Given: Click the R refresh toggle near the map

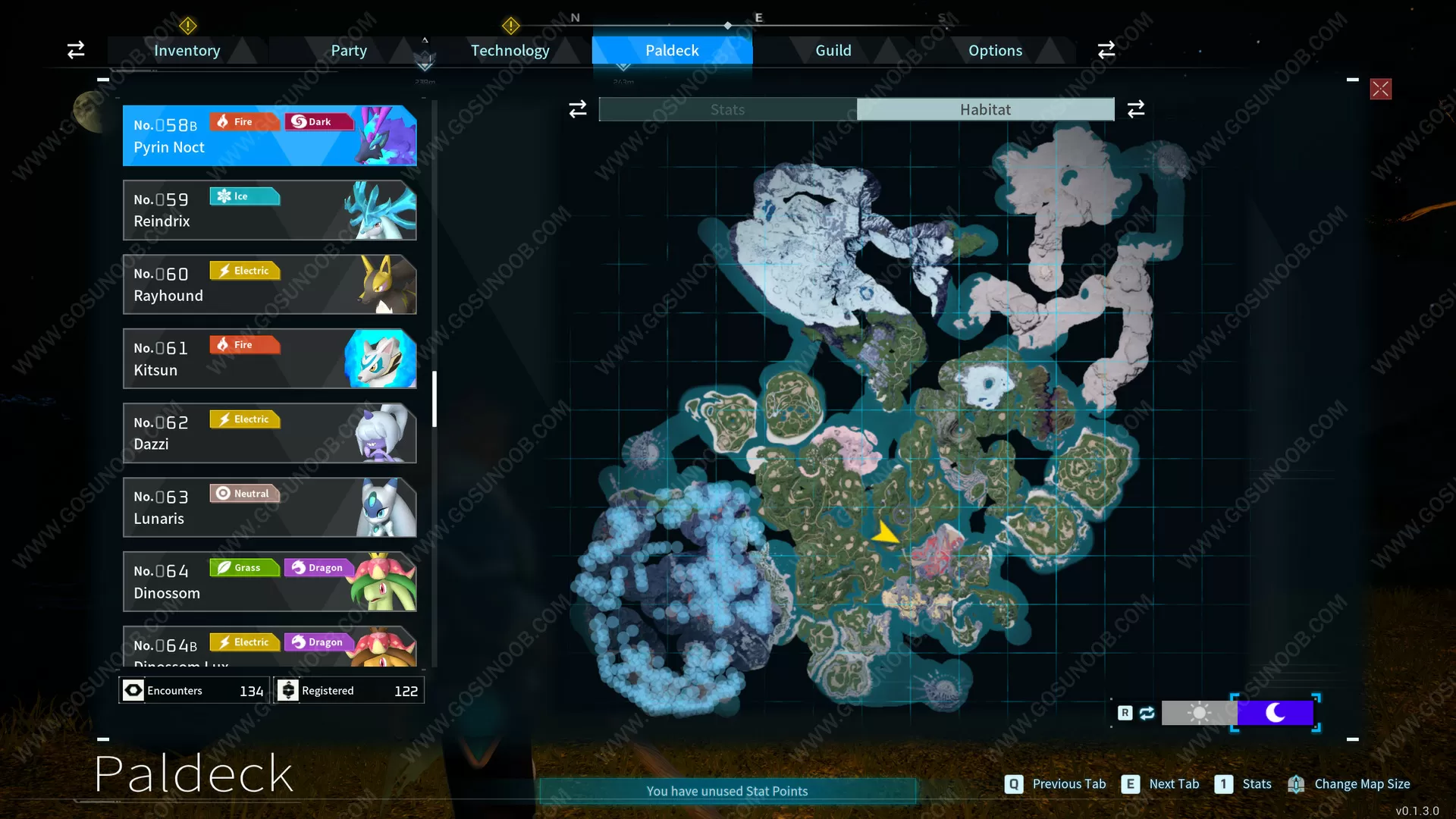Looking at the screenshot, I should point(1125,713).
